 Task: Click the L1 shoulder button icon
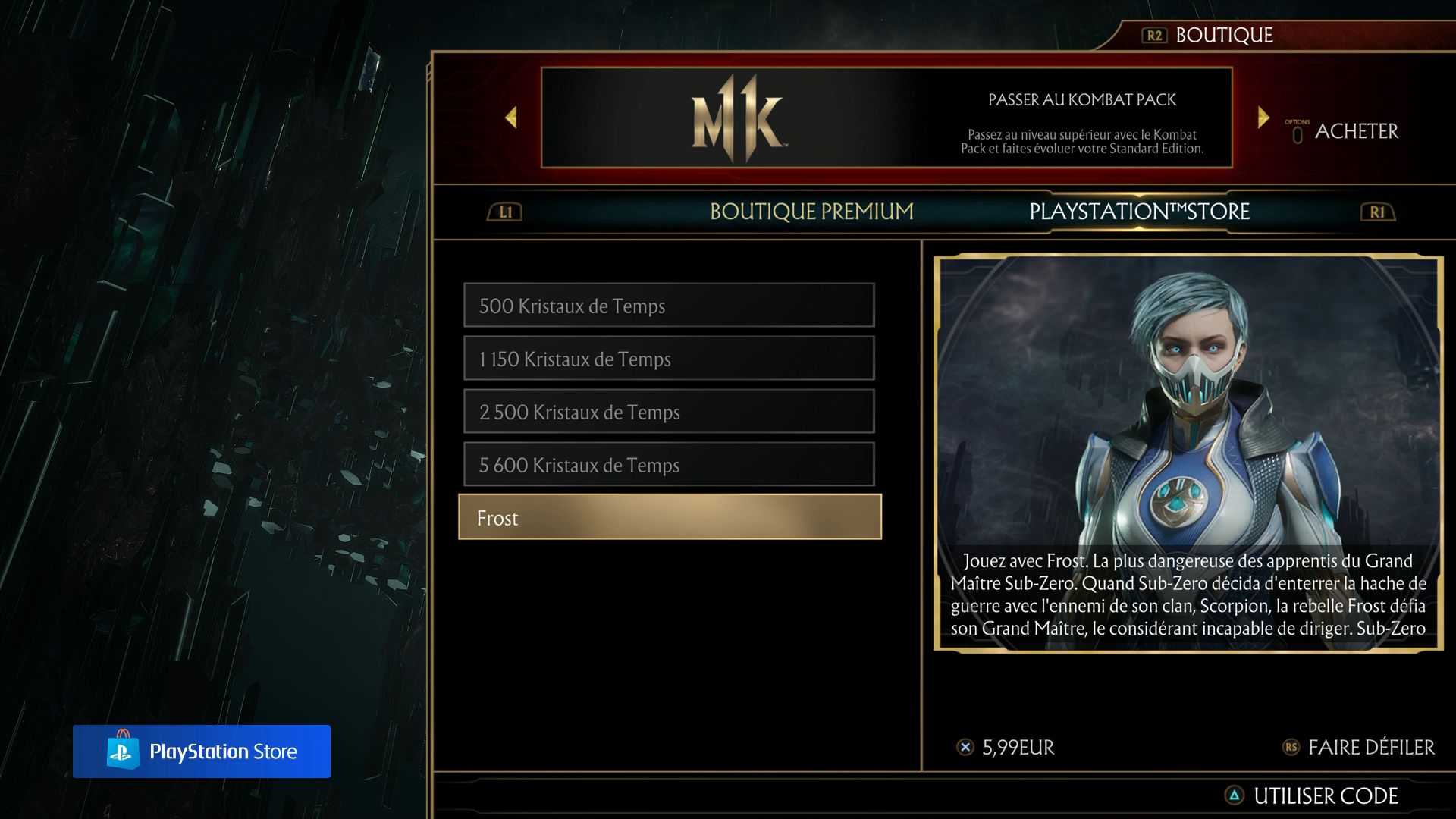(x=503, y=212)
